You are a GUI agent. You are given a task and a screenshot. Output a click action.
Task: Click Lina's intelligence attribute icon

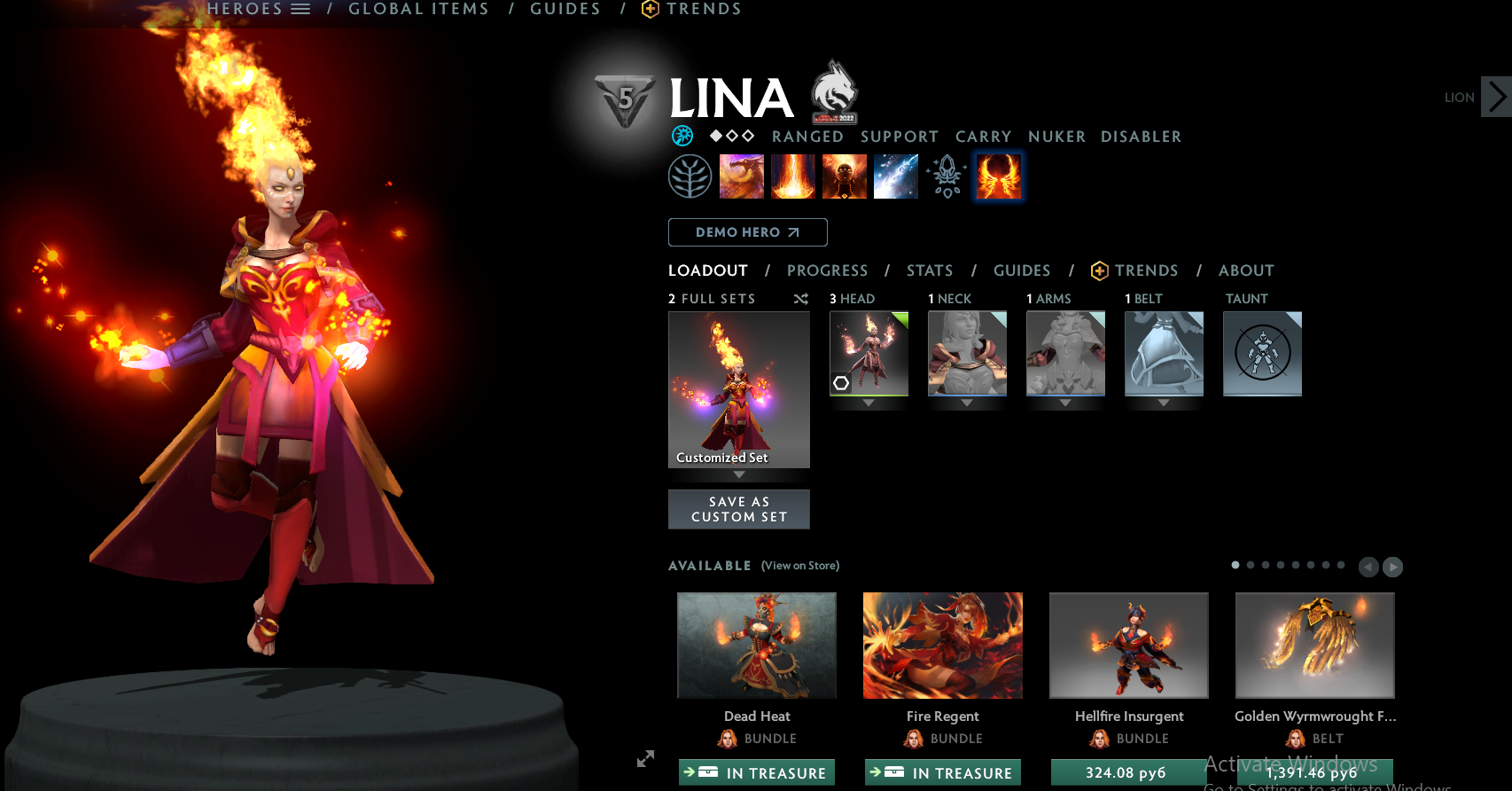tap(682, 136)
